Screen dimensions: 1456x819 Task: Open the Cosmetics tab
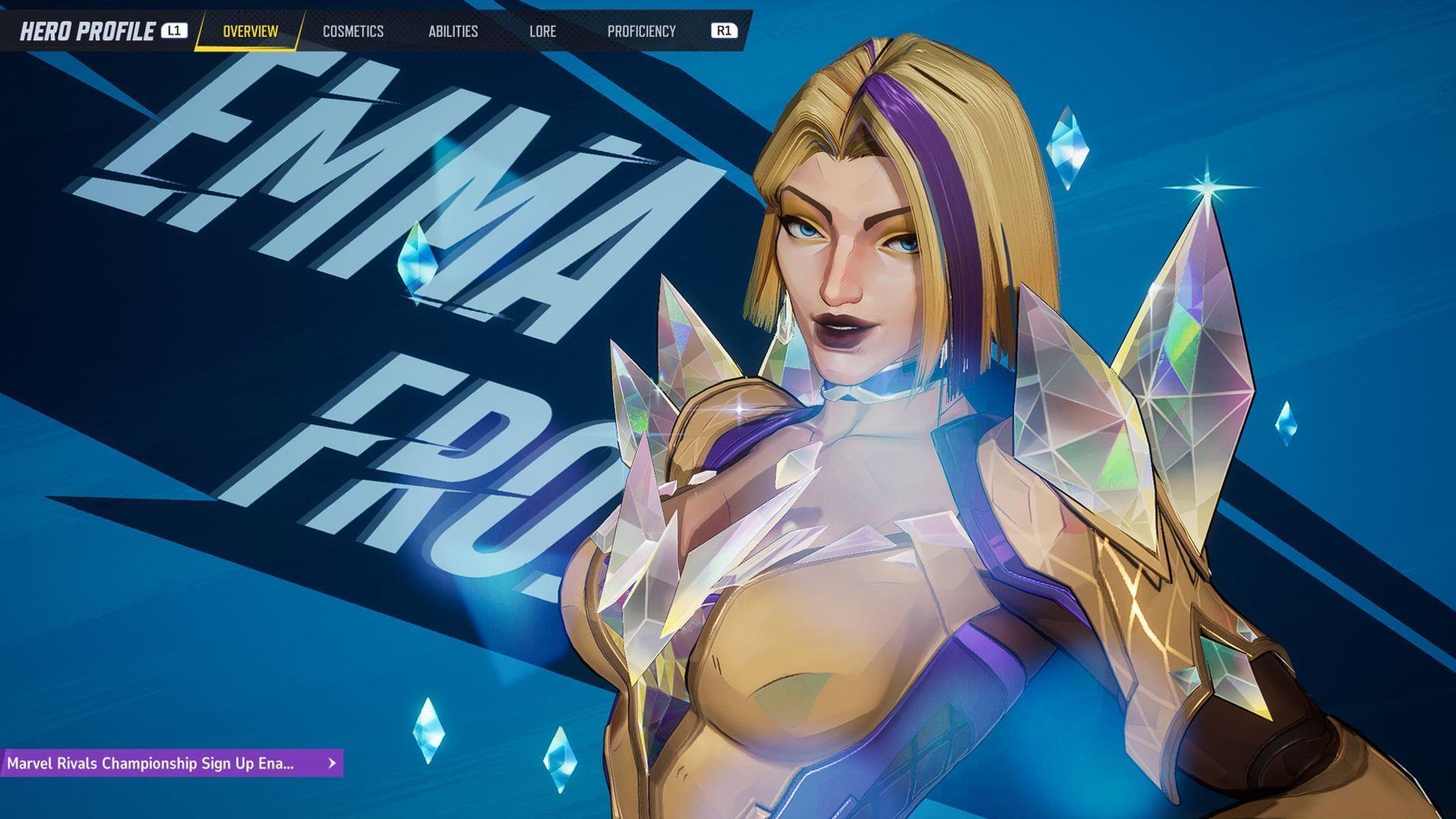point(353,31)
